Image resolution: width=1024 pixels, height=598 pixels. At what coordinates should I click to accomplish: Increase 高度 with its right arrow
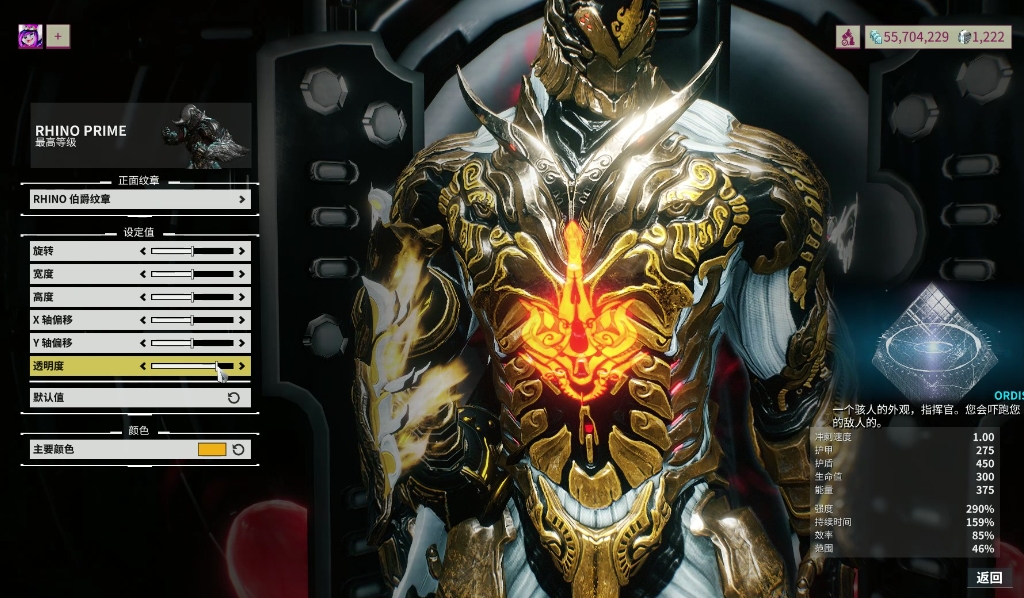pyautogui.click(x=241, y=297)
